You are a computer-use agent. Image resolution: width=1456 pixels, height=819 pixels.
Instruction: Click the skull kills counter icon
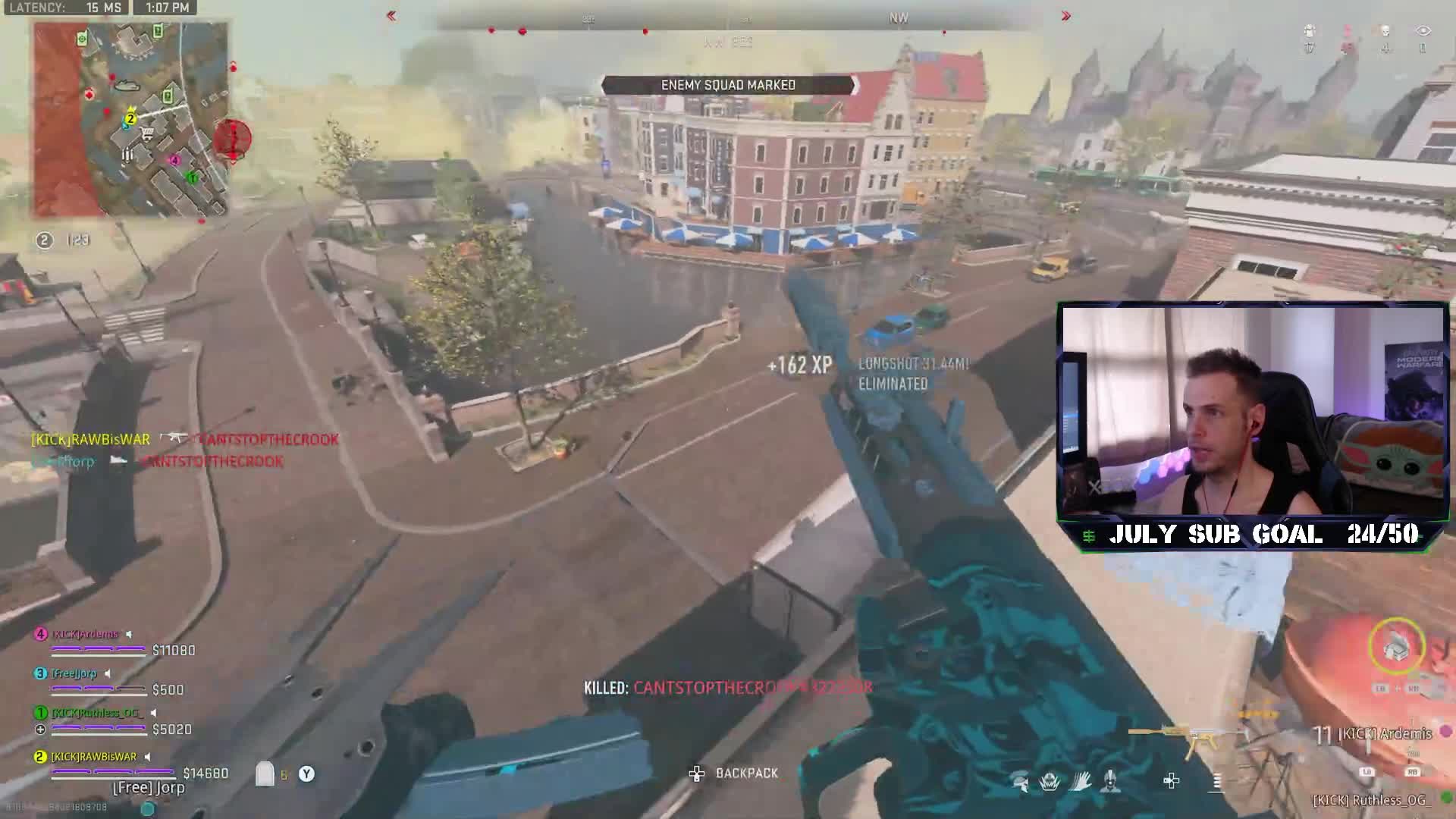[1385, 31]
